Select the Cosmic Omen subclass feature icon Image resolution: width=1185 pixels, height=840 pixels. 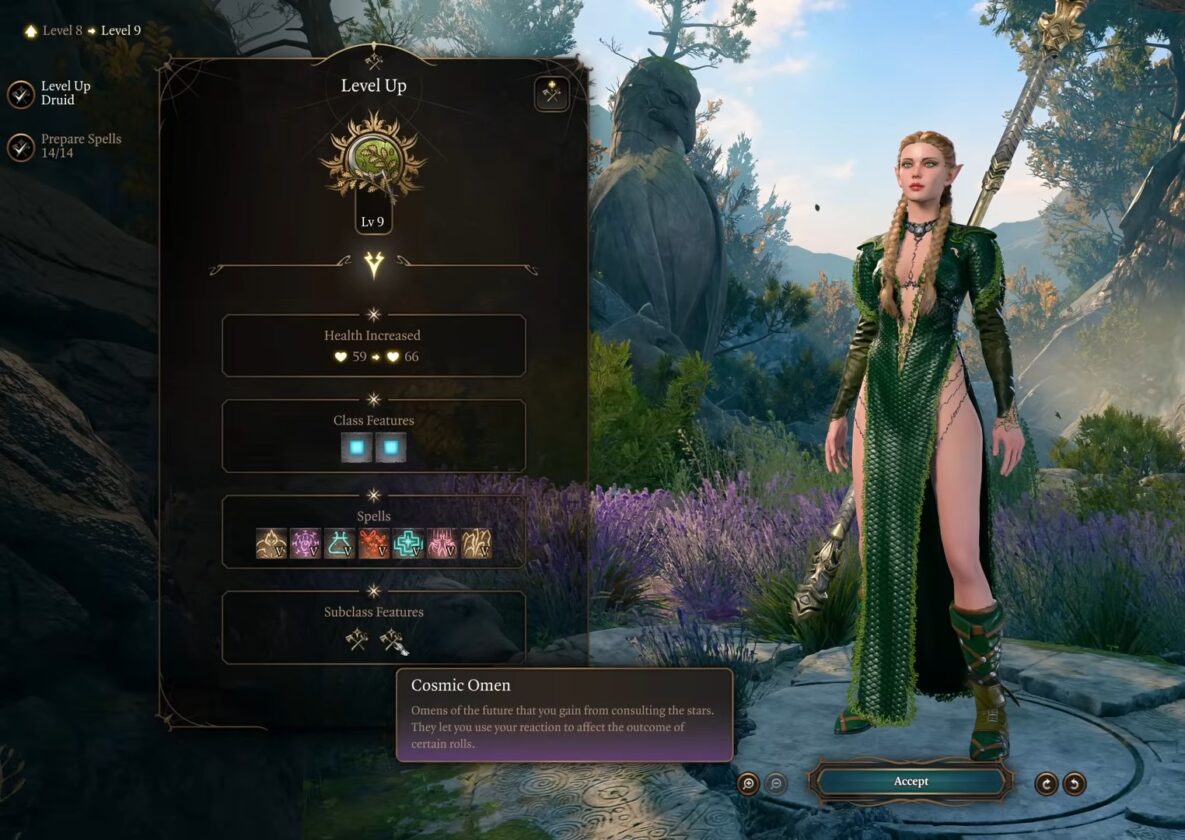pos(392,639)
